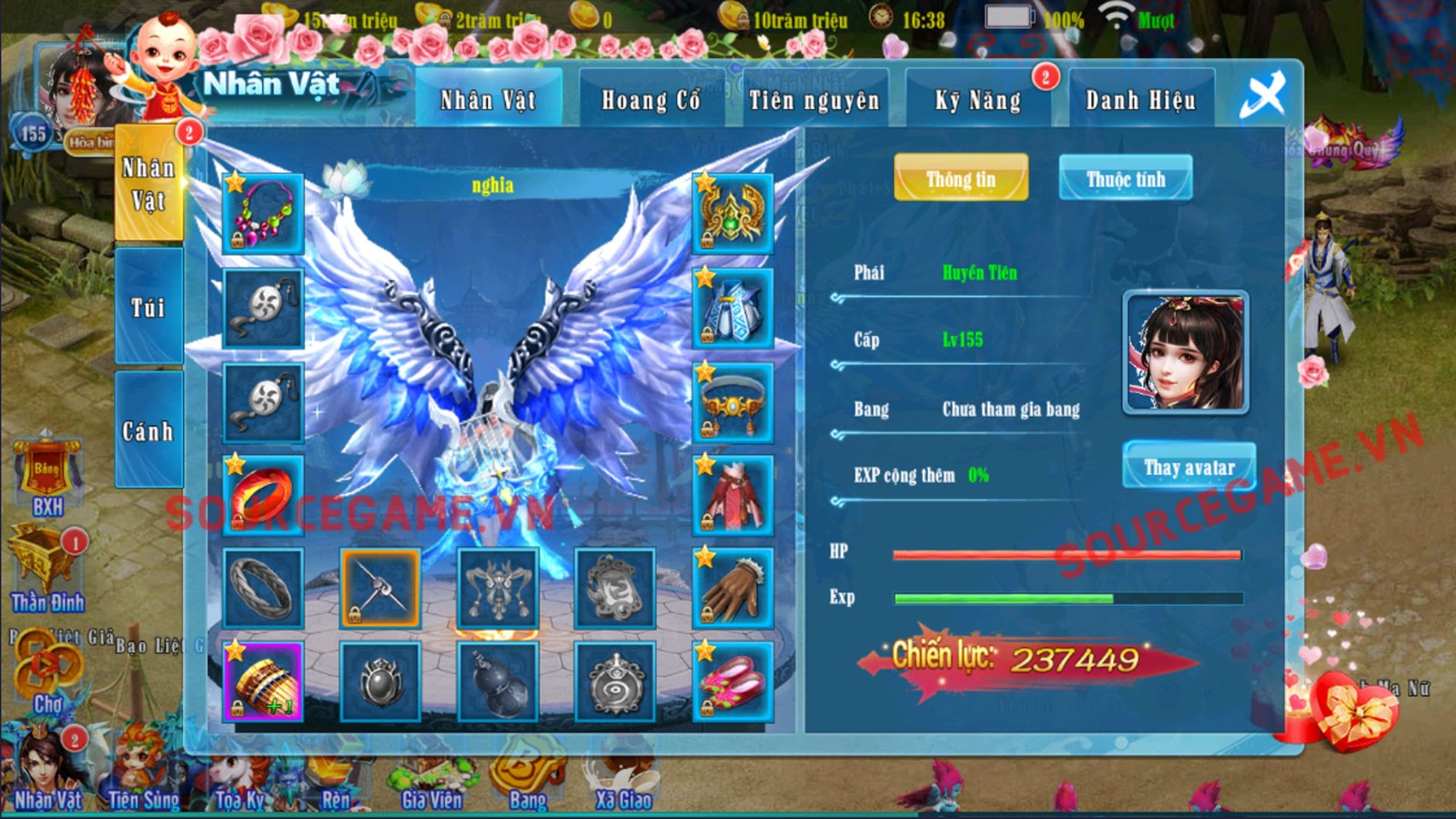Select the golden bracer slot with +1
The width and height of the screenshot is (1456, 819).
[x=263, y=682]
